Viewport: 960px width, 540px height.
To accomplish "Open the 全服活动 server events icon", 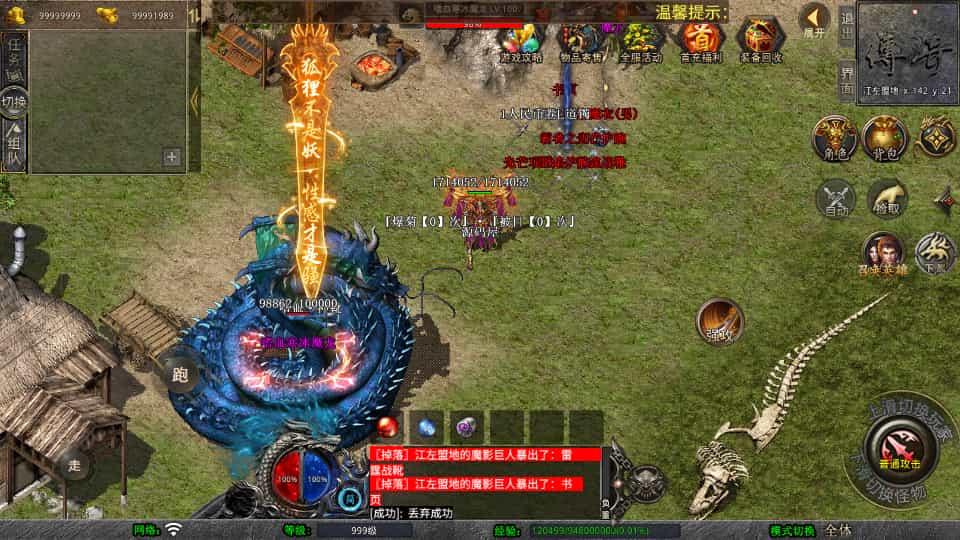I will tap(641, 39).
